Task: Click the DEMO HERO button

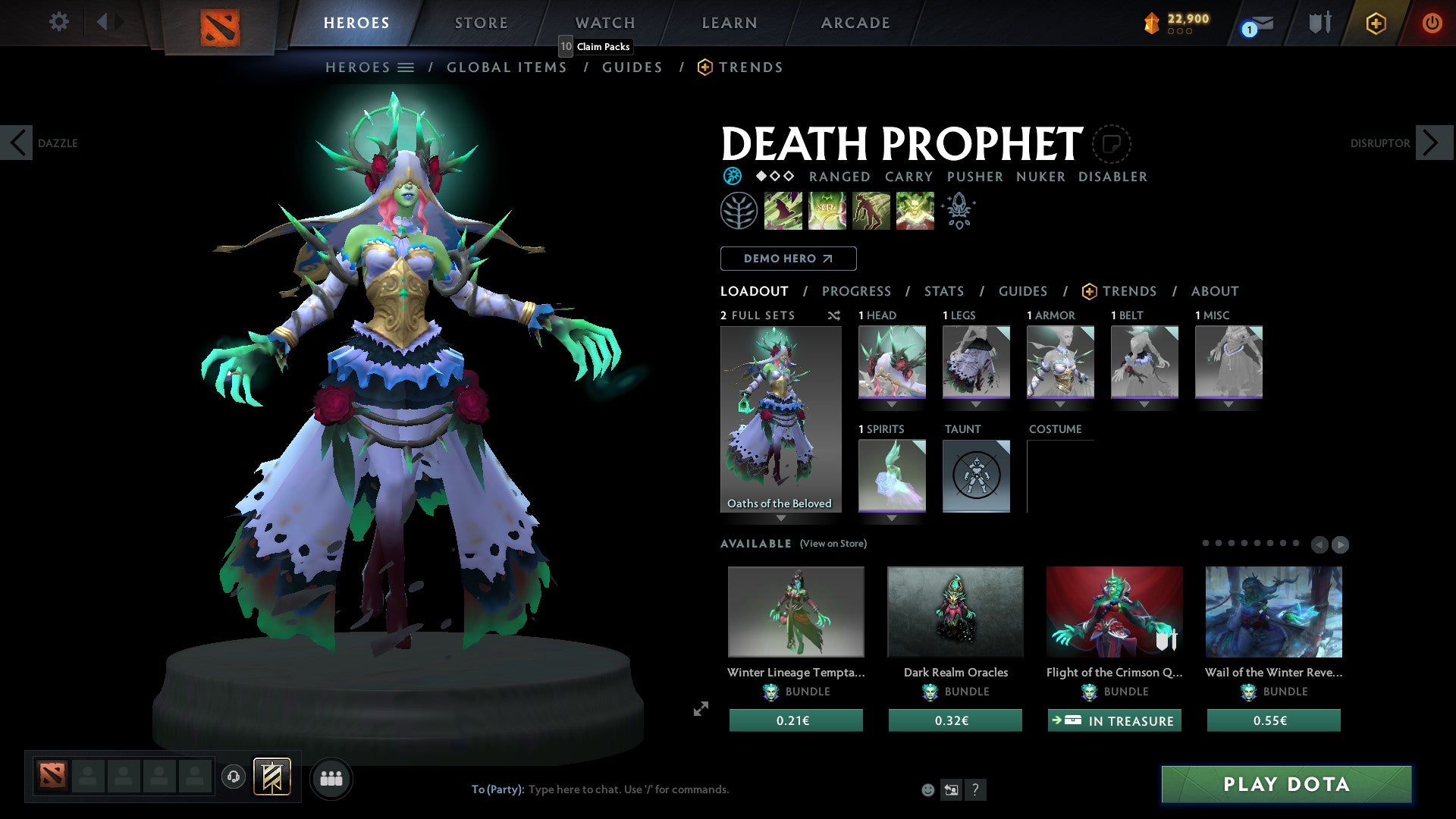Action: (x=787, y=259)
